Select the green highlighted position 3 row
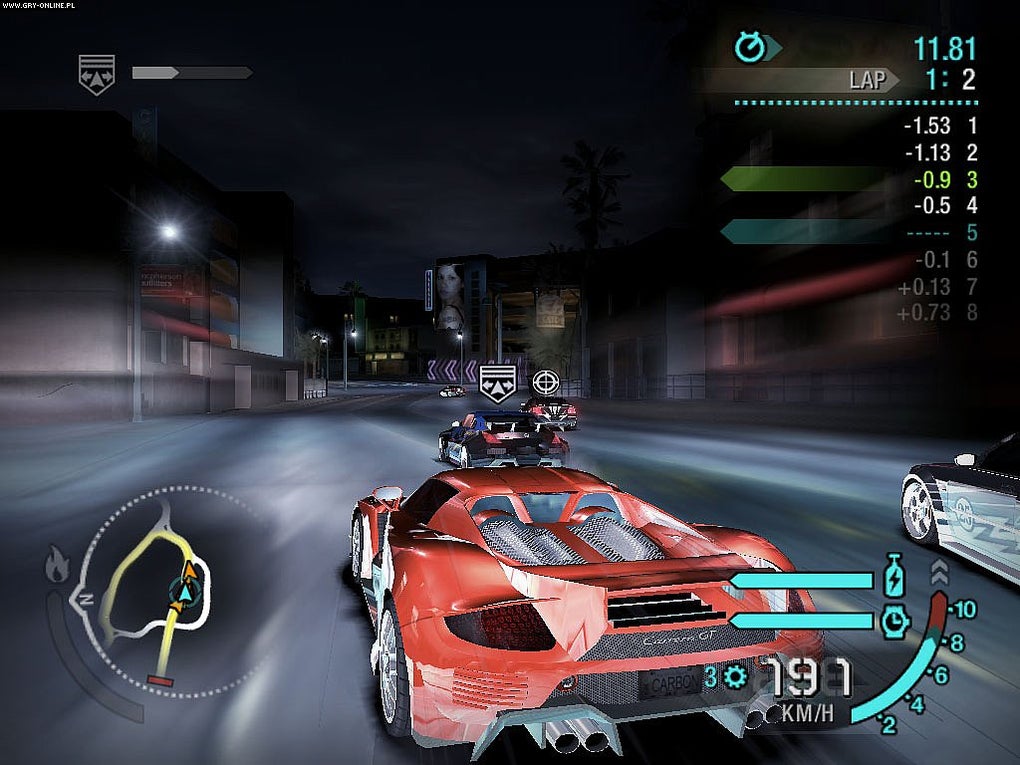 (848, 180)
